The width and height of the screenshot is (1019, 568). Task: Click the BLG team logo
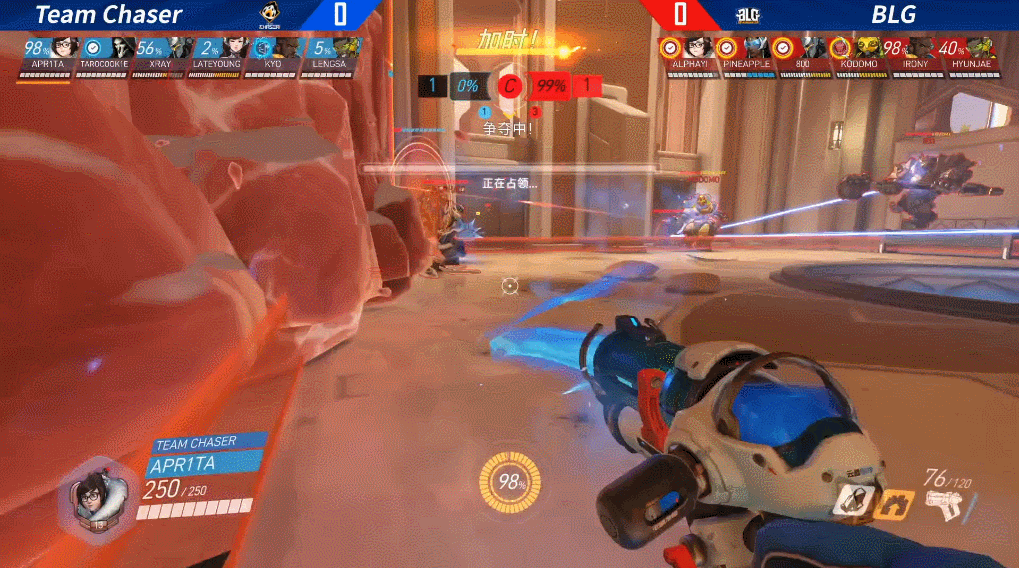(748, 15)
